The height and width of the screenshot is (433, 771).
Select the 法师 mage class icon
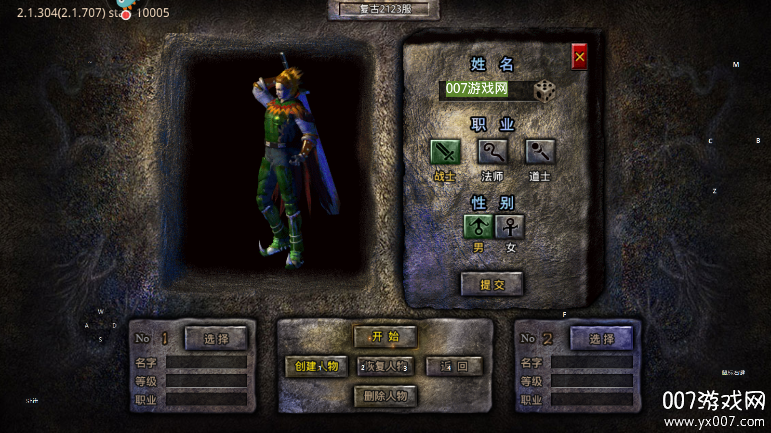[492, 152]
